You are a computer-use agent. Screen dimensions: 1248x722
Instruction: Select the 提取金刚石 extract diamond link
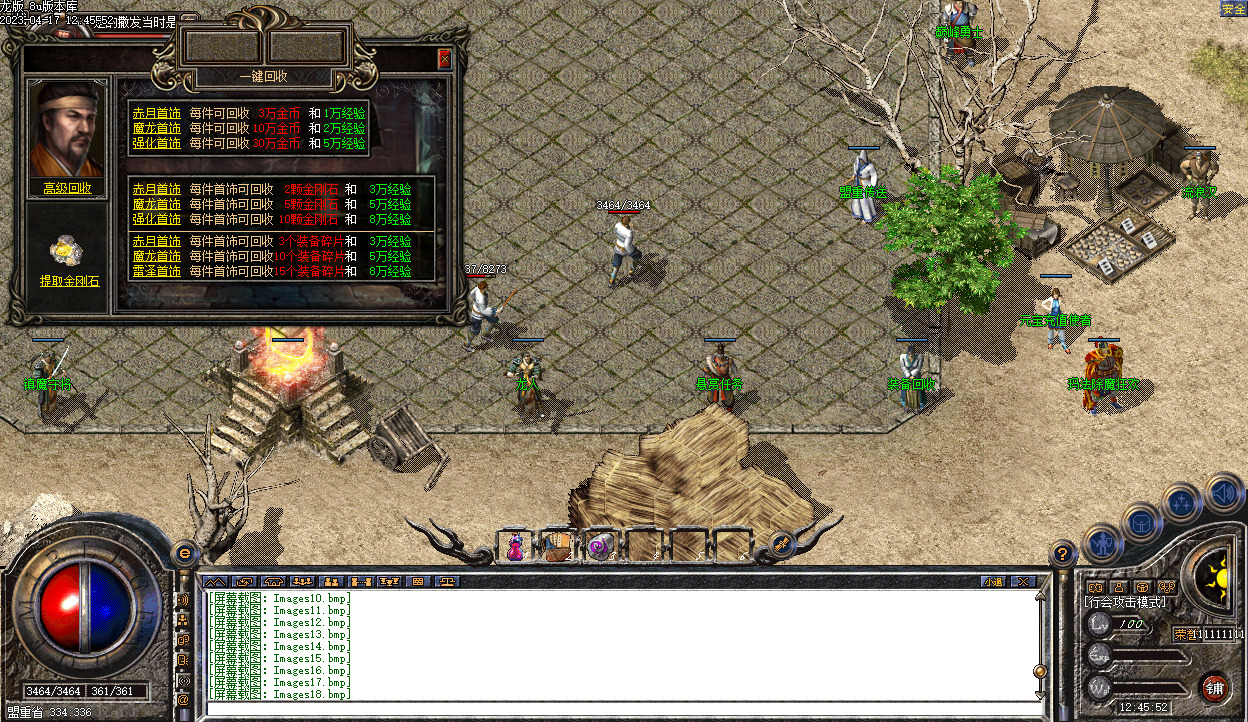70,282
